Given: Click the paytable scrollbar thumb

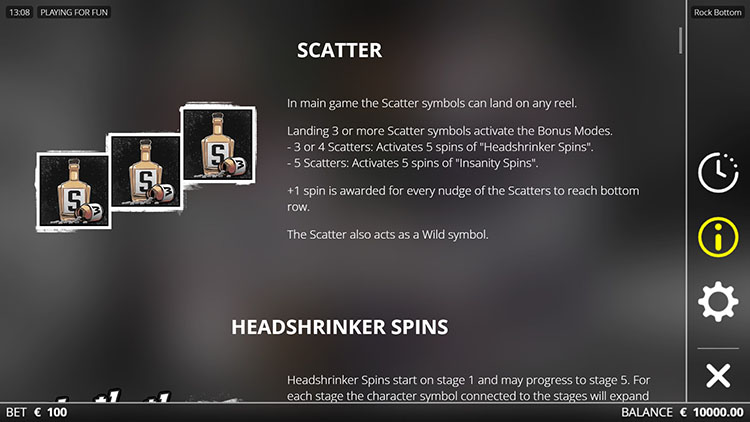Looking at the screenshot, I should pyautogui.click(x=682, y=40).
